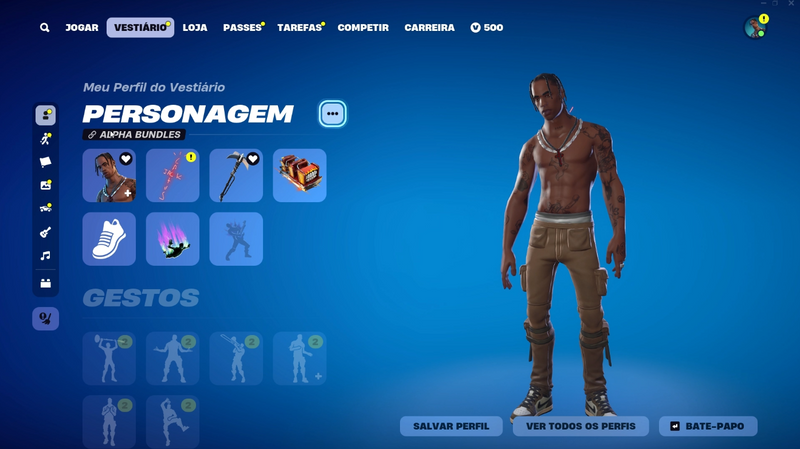The width and height of the screenshot is (800, 449).
Task: Pick the purple contrail slot
Action: pyautogui.click(x=172, y=239)
